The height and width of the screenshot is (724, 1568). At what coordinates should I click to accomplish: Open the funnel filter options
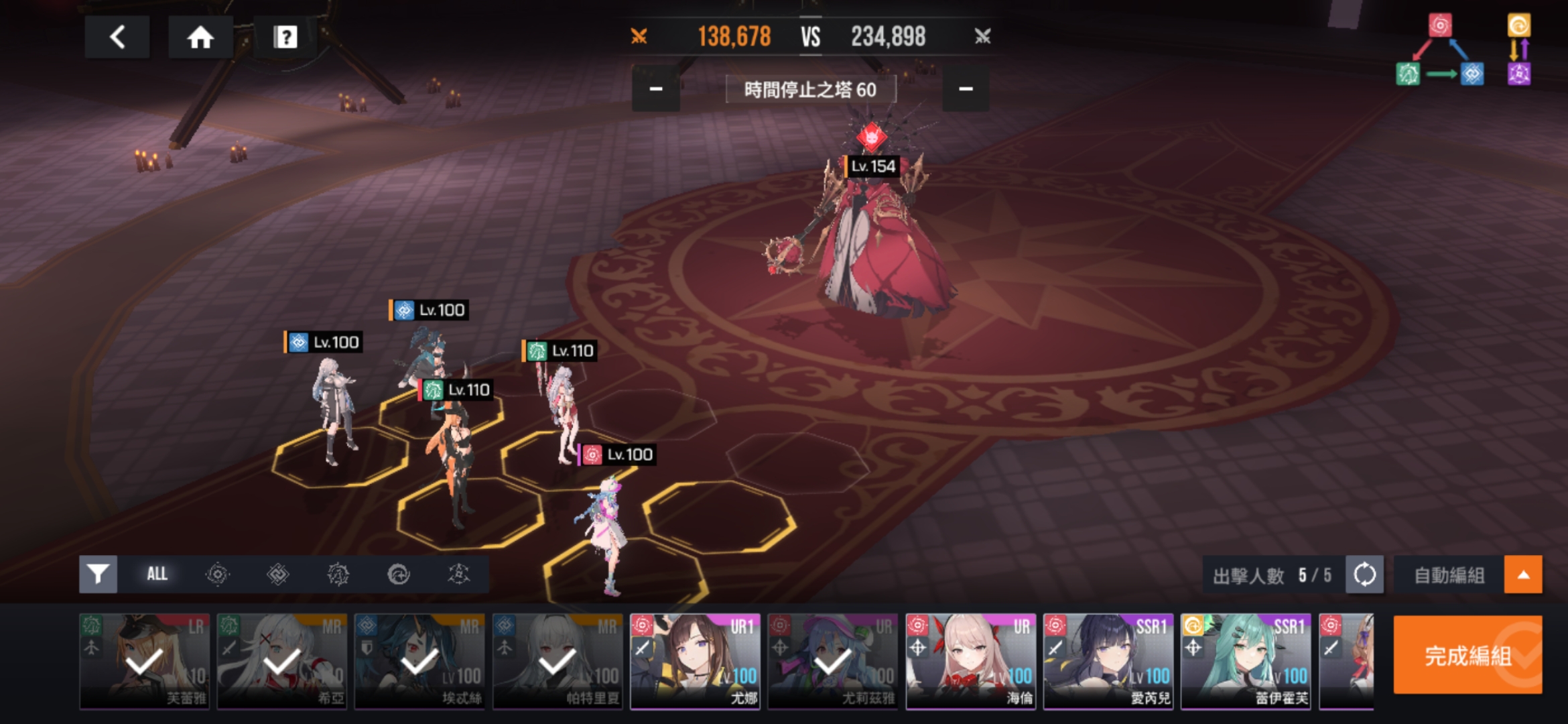pos(98,574)
